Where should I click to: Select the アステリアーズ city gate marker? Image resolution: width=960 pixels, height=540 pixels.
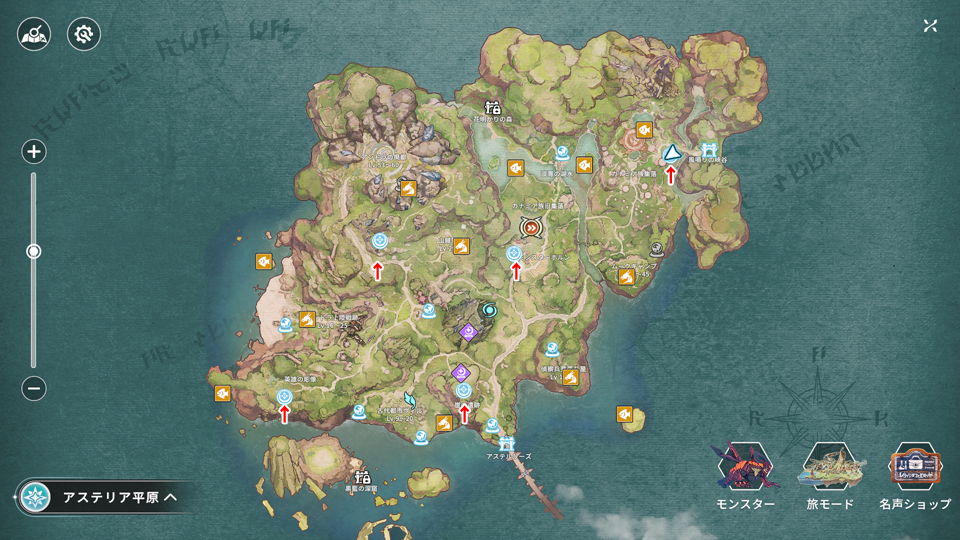[x=507, y=442]
